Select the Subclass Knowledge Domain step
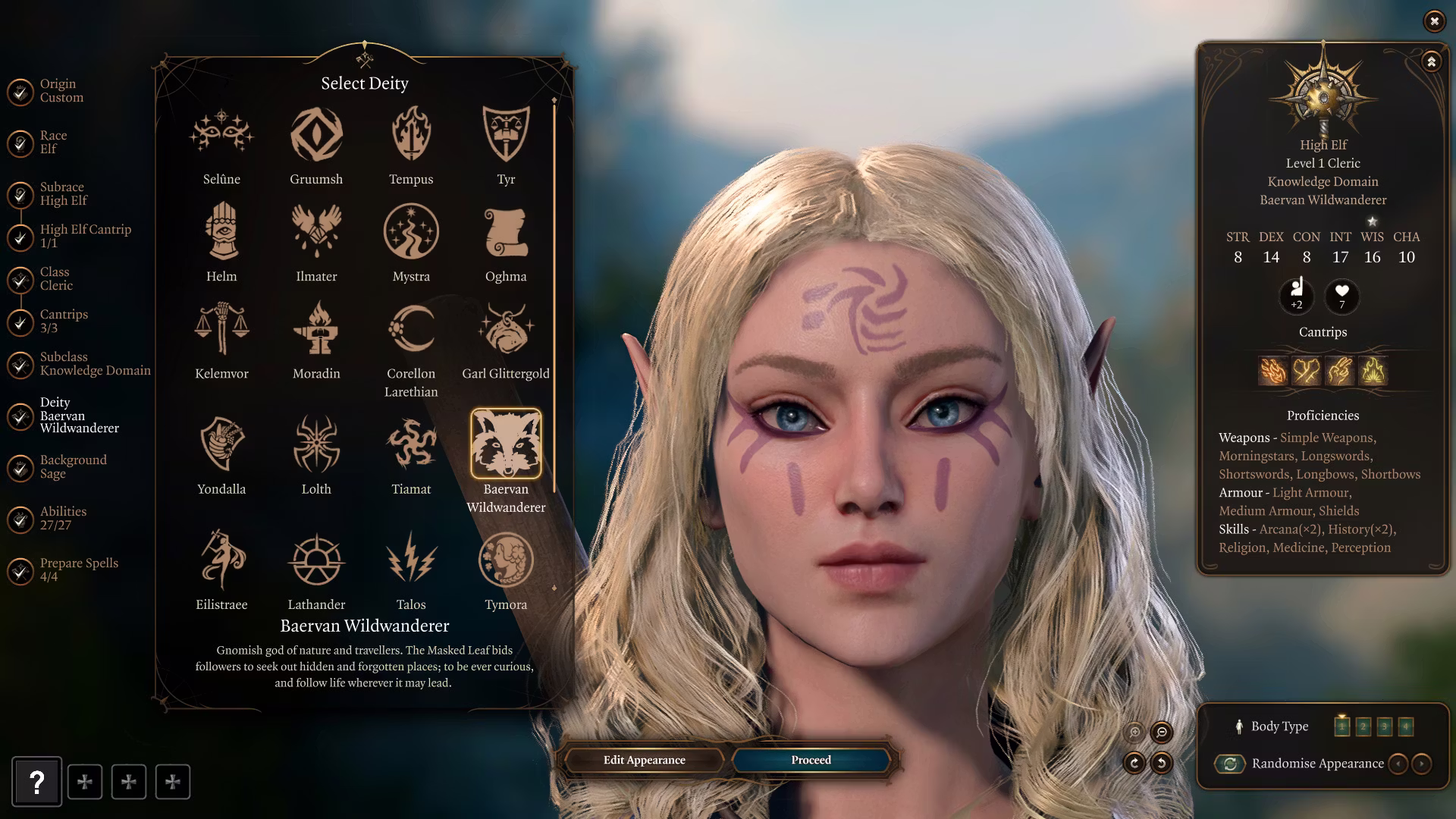Viewport: 1456px width, 819px height. (x=95, y=363)
